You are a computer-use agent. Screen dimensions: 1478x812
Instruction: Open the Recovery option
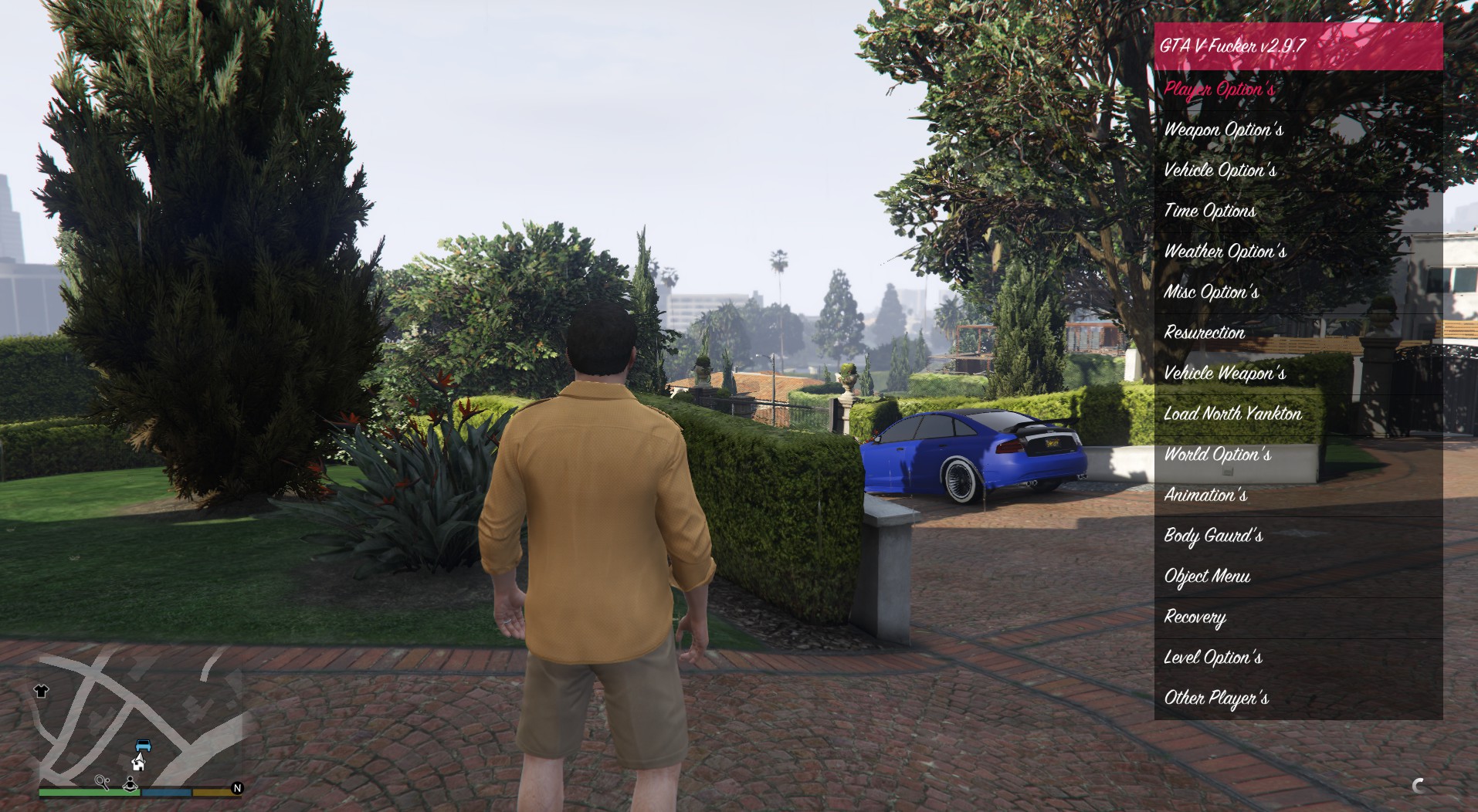pos(1195,617)
